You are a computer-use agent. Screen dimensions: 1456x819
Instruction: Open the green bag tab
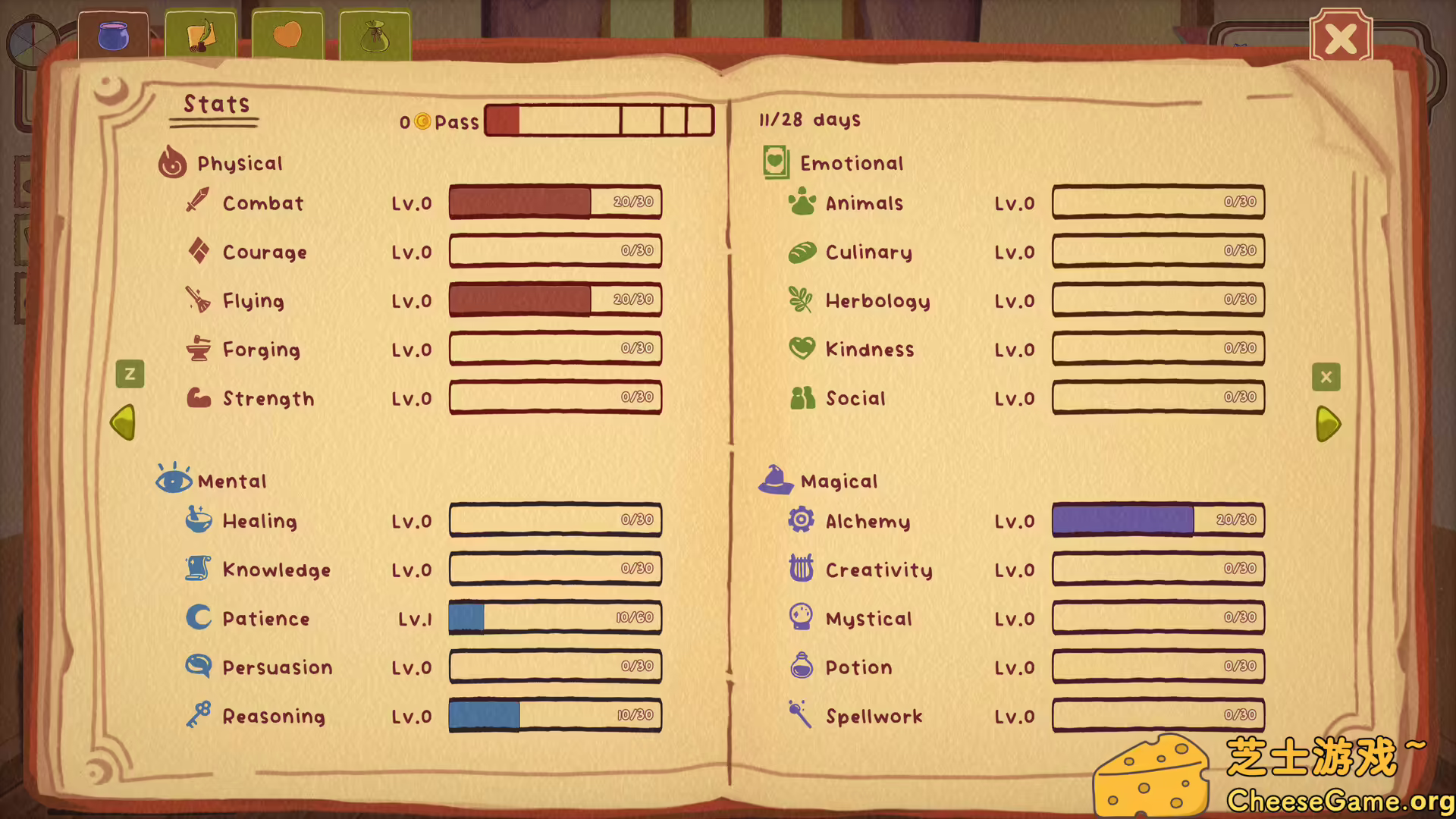(375, 34)
